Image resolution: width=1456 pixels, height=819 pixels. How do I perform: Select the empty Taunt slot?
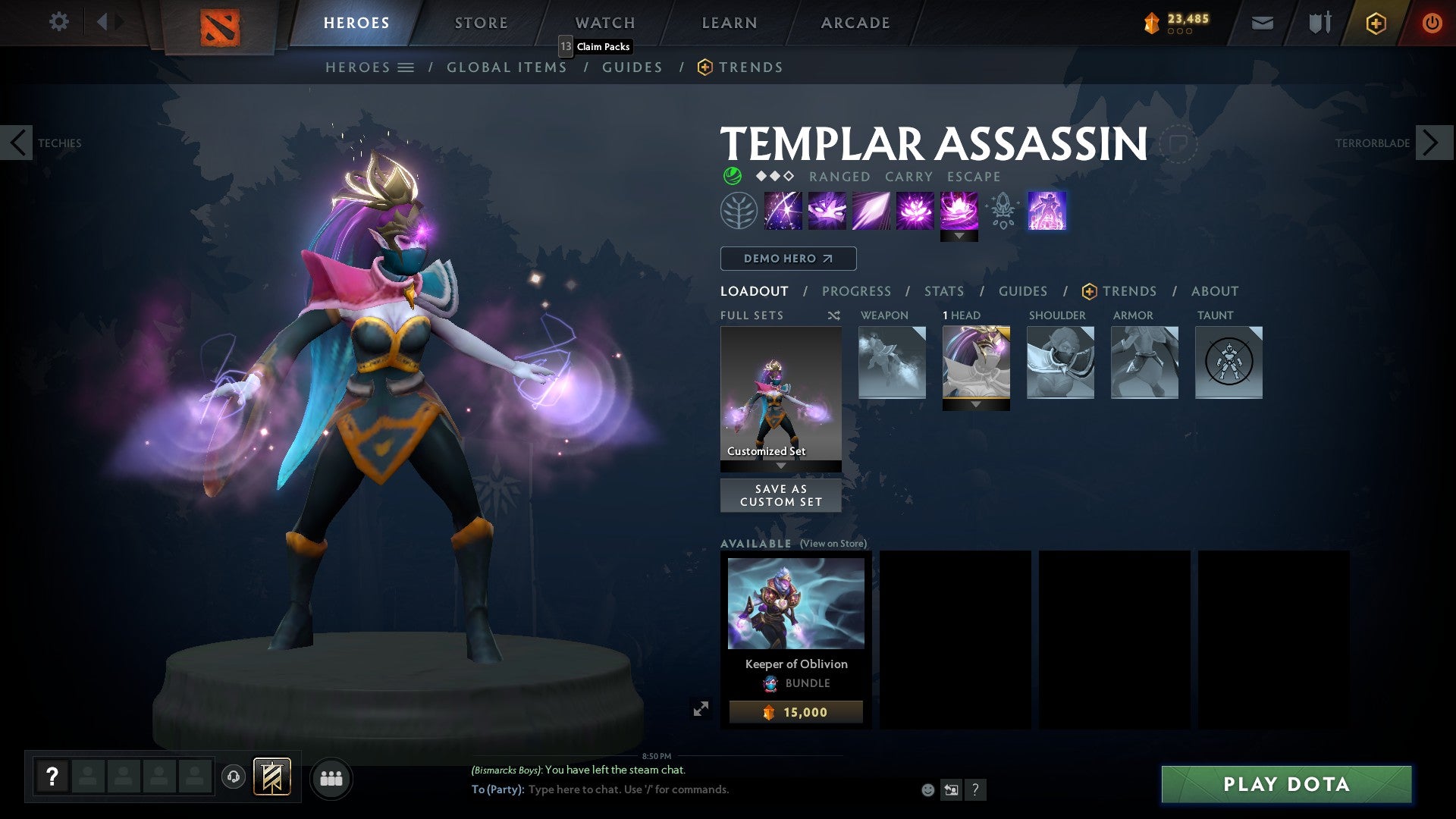coord(1228,362)
